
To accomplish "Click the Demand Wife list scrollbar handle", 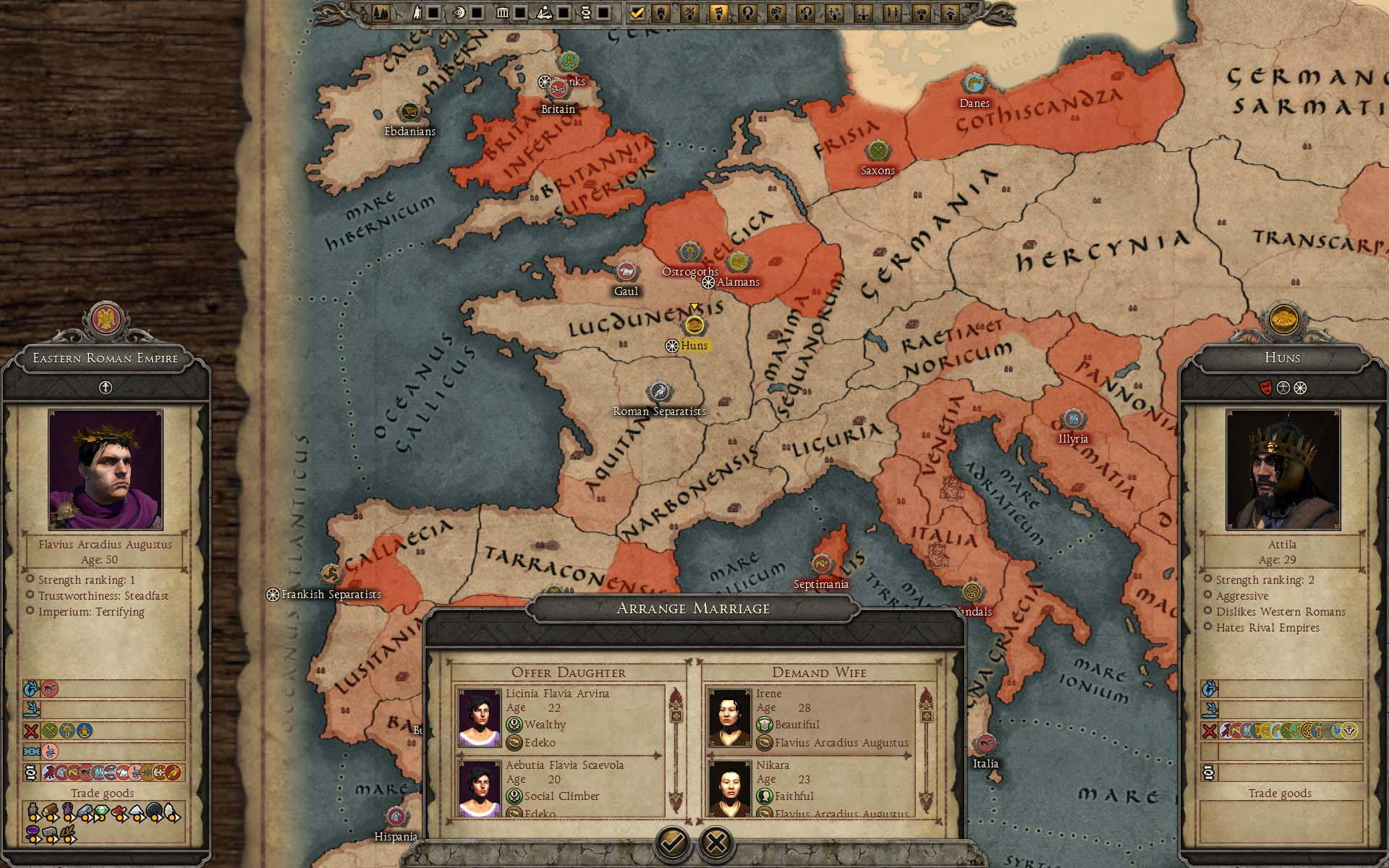I will tap(927, 716).
